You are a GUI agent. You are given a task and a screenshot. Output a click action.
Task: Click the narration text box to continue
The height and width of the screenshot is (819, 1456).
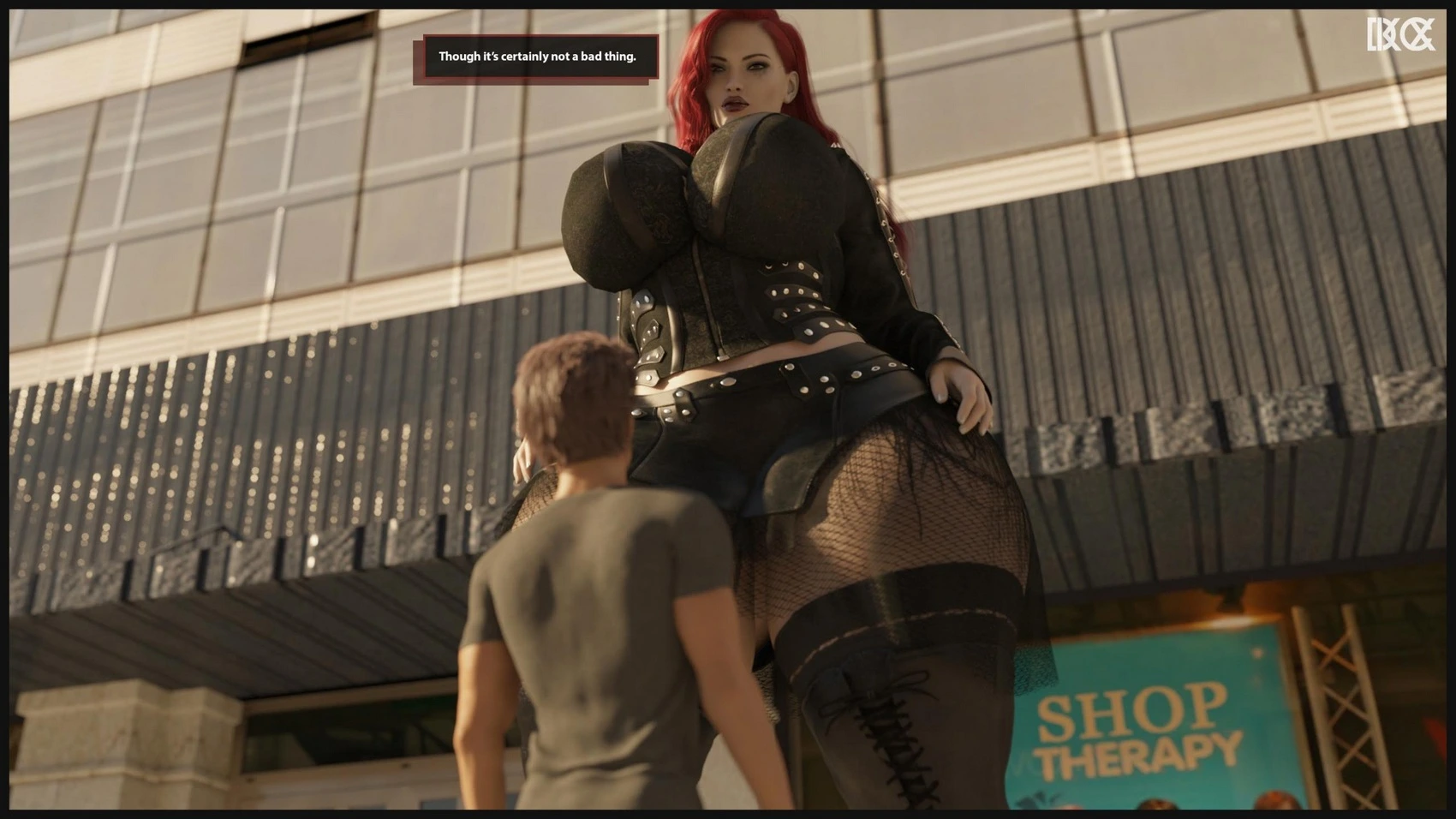point(537,57)
